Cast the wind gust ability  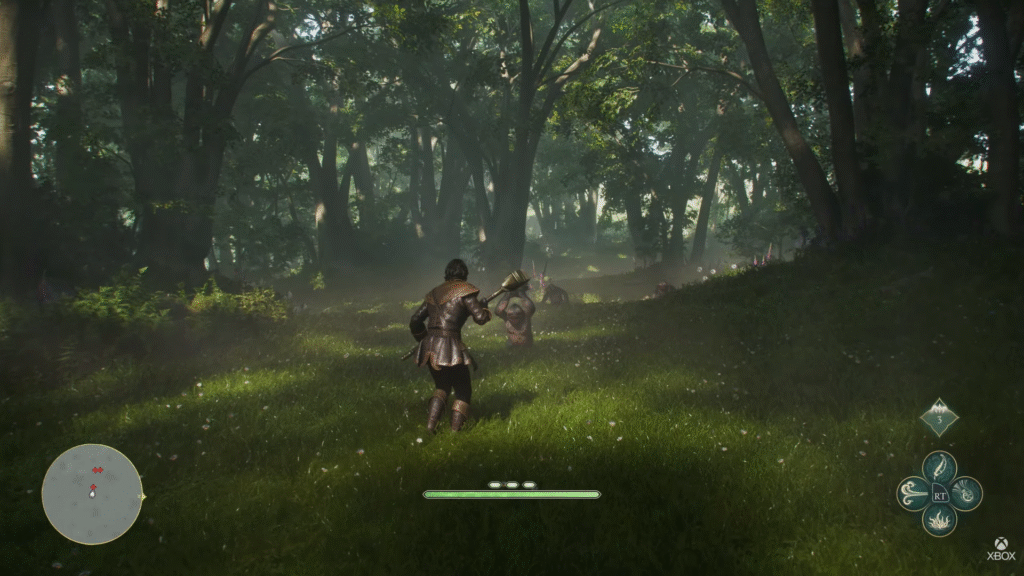913,493
